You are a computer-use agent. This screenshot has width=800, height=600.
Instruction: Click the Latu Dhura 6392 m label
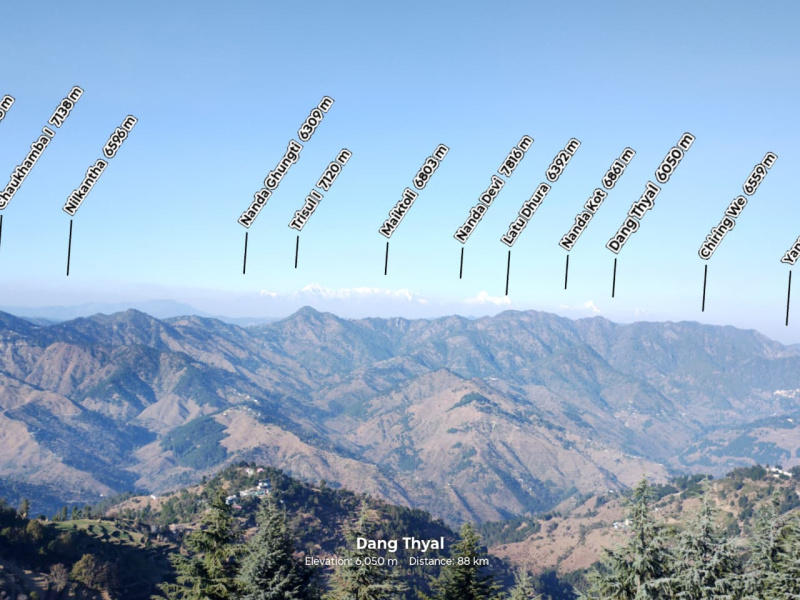[x=541, y=192]
